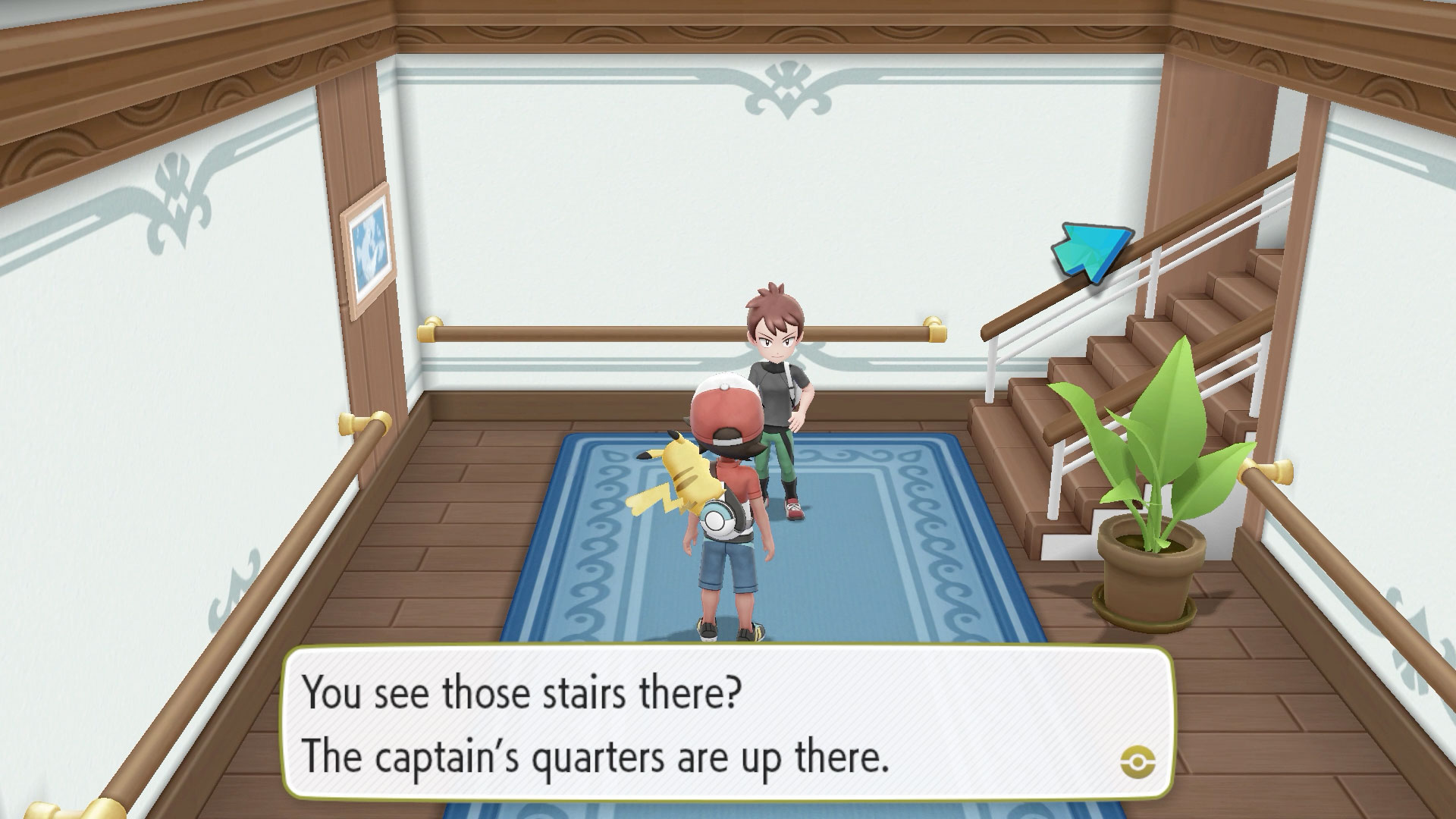Advance the captain's quarters dialogue box
Viewport: 1456px width, 819px height.
click(x=726, y=723)
